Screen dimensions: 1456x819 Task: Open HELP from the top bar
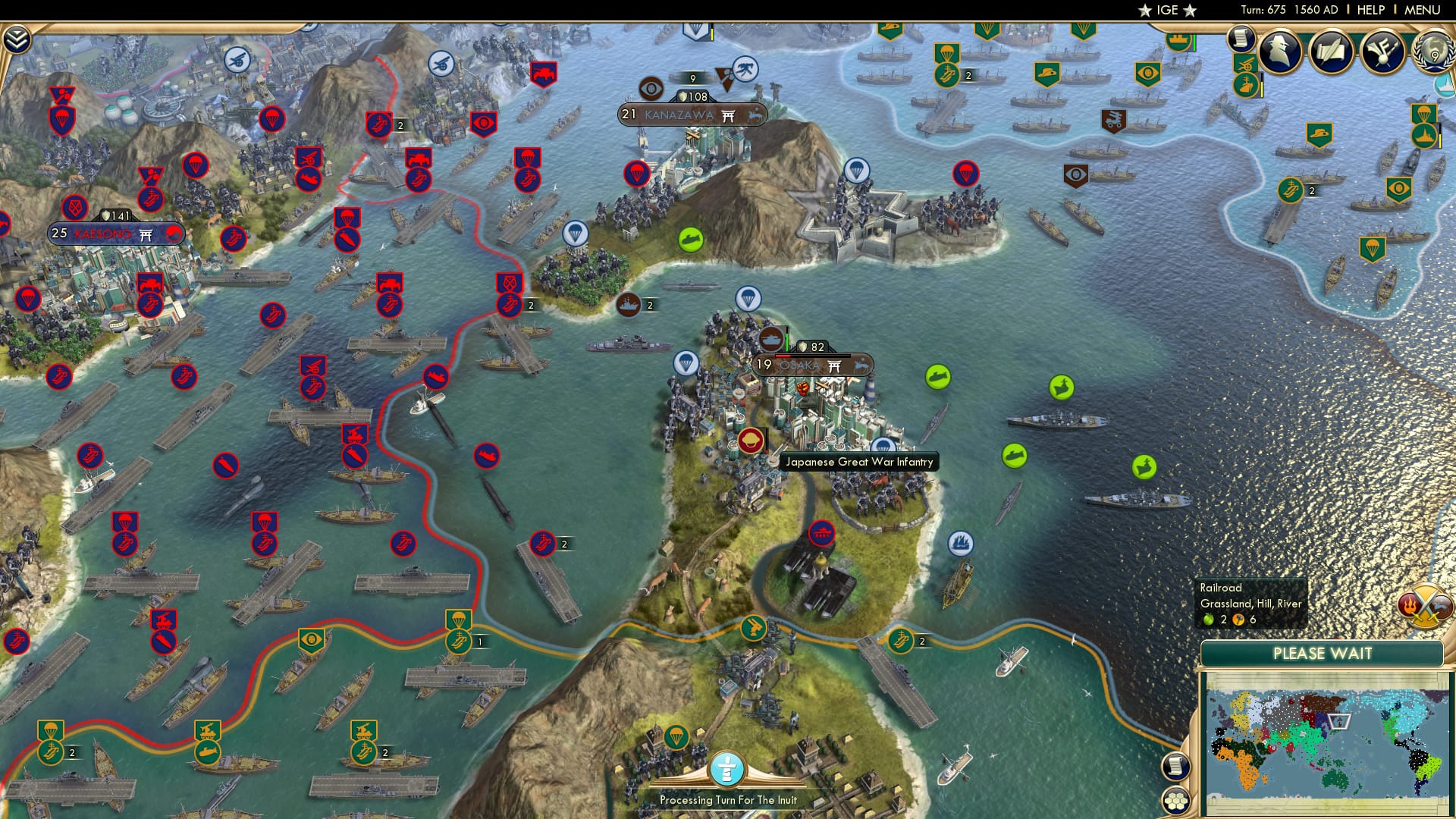click(1371, 10)
